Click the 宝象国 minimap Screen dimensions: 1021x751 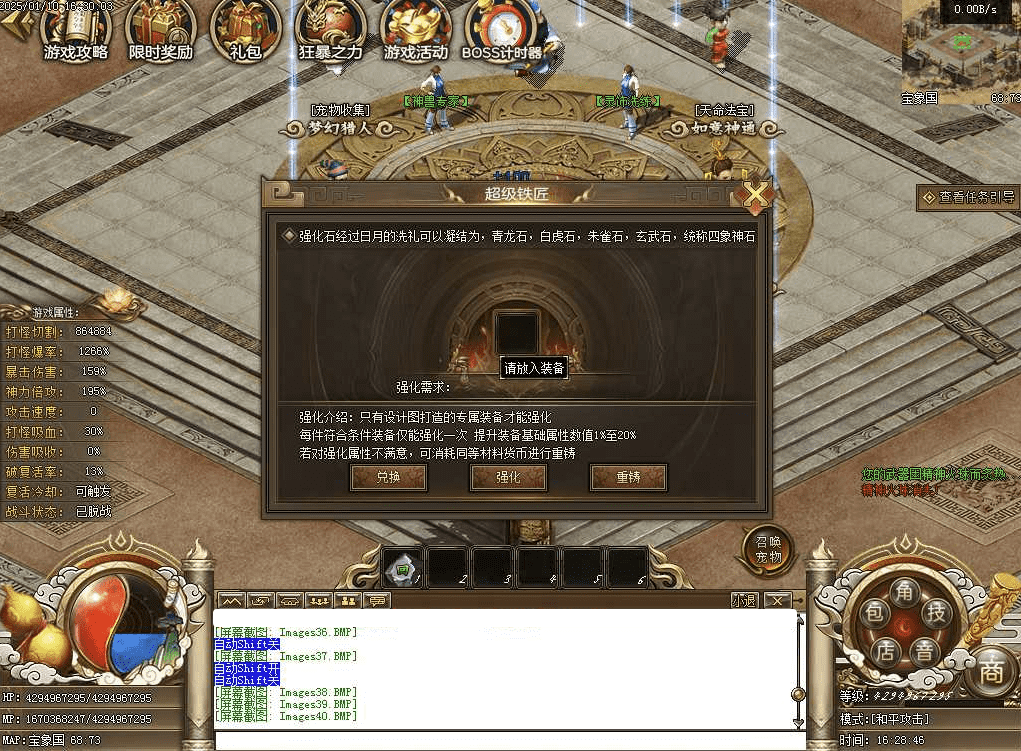[x=960, y=48]
